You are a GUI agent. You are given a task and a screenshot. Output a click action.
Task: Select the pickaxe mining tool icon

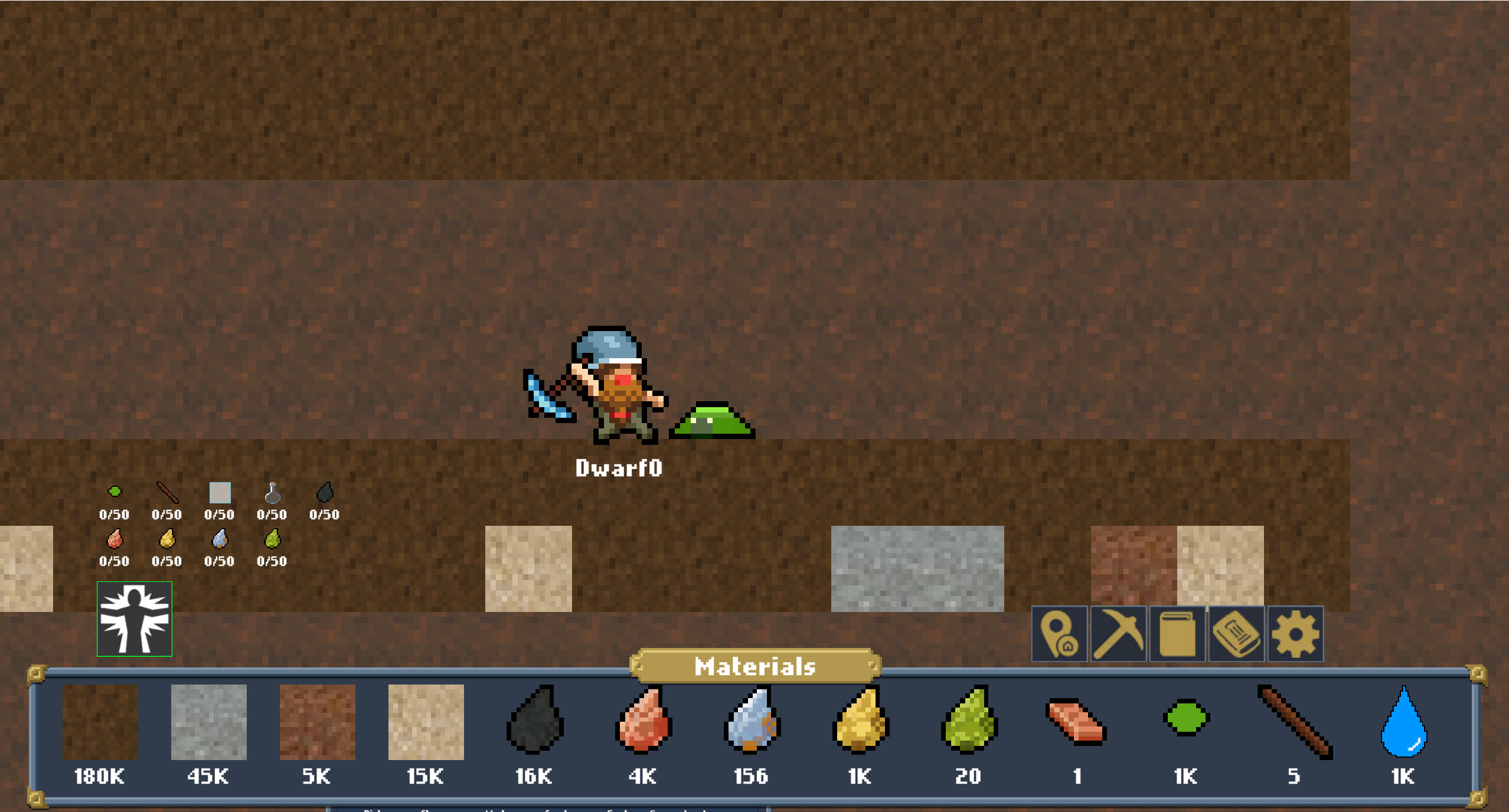tap(1118, 634)
